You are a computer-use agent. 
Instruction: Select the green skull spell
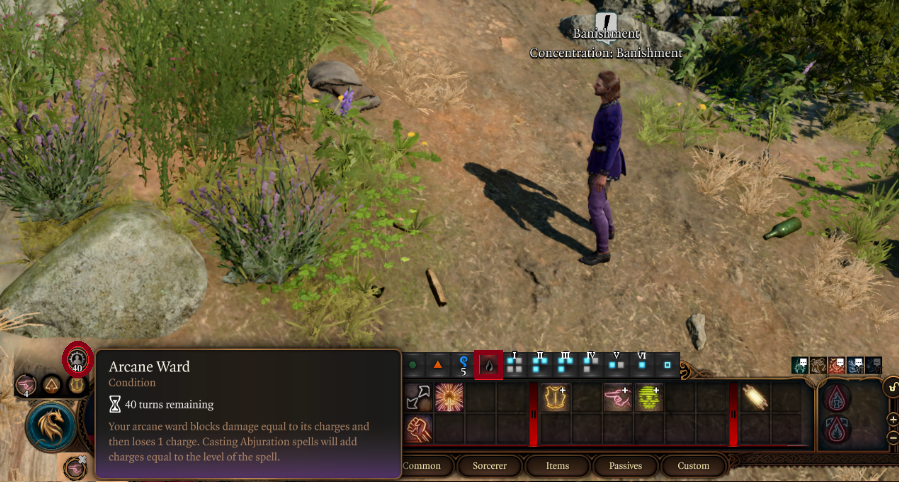click(x=649, y=398)
